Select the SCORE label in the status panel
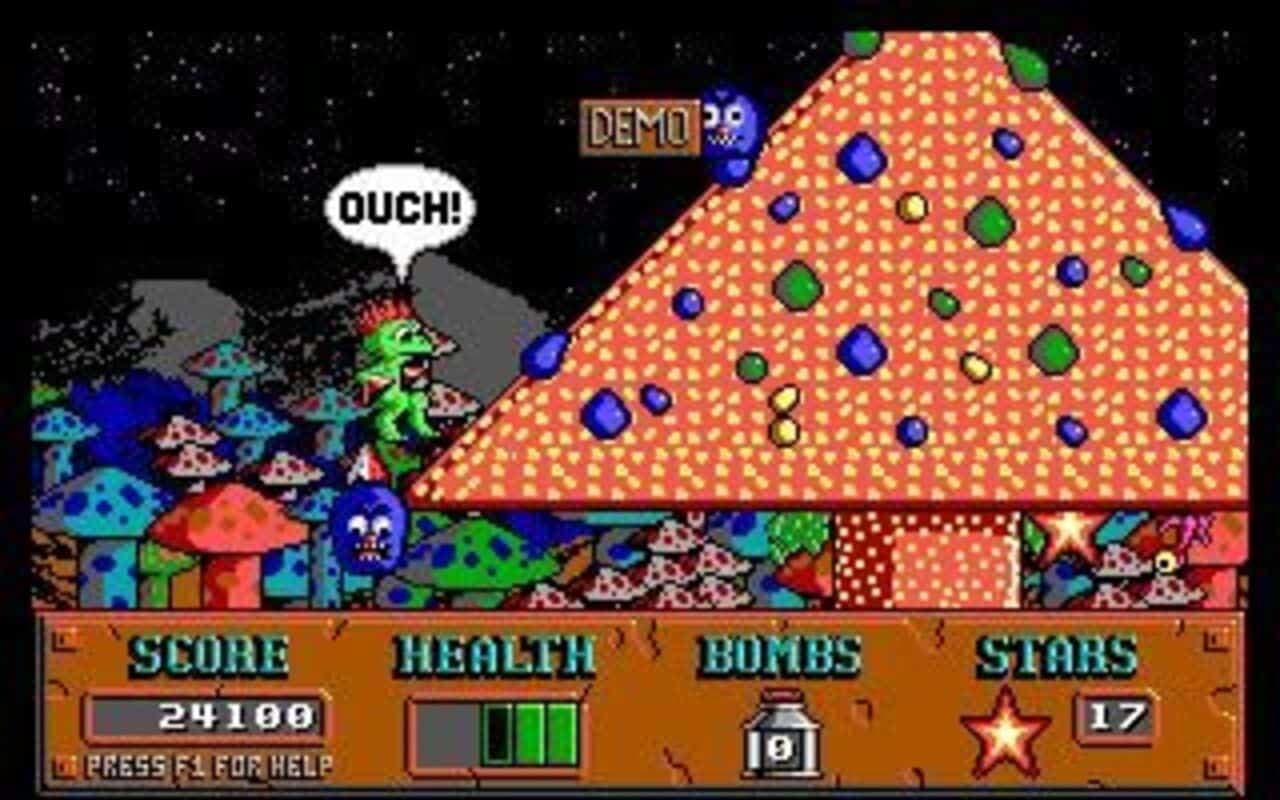Viewport: 1280px width, 800px height. coord(192,657)
